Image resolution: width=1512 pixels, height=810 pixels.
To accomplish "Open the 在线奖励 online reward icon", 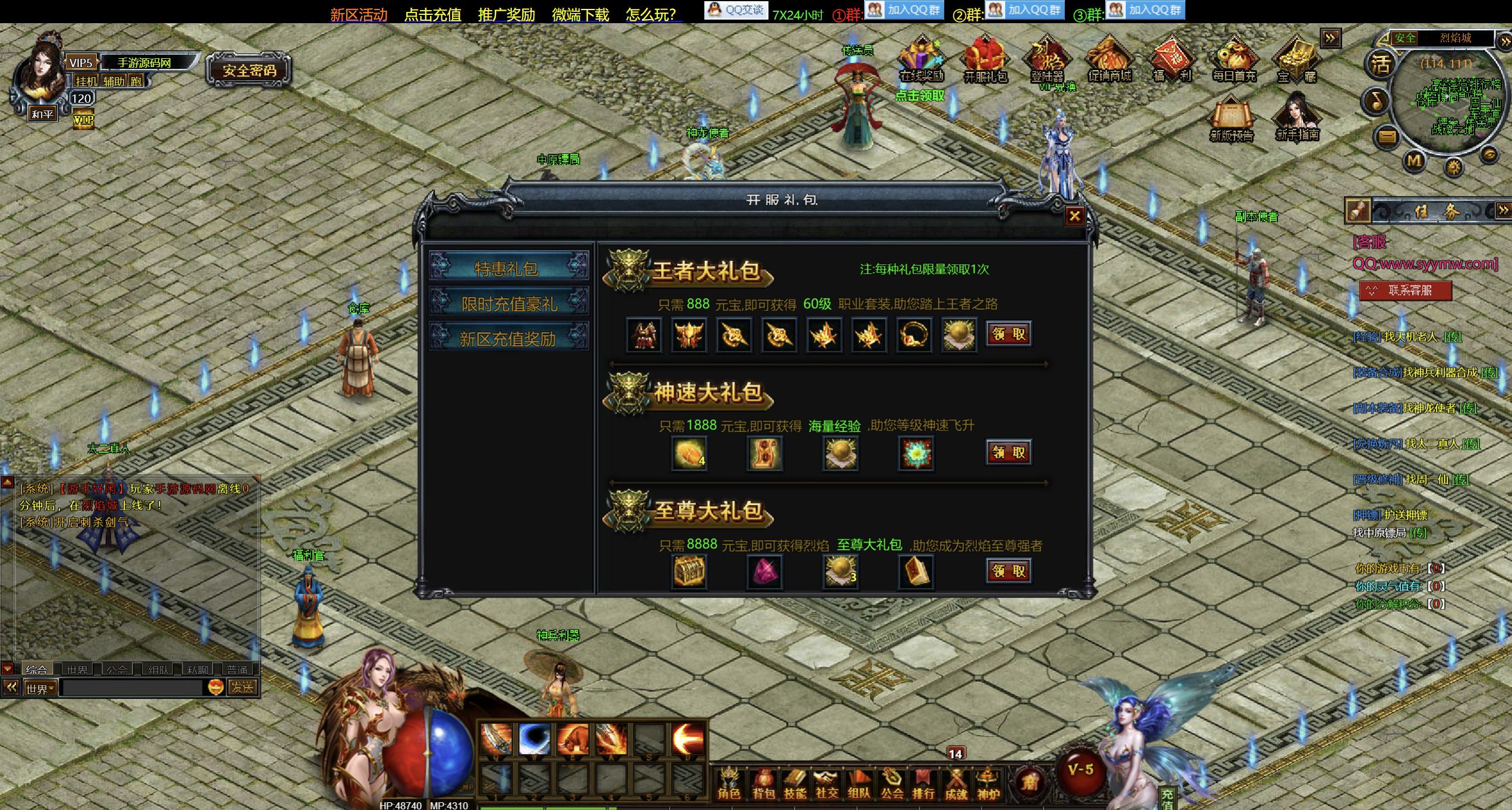I will (x=921, y=60).
